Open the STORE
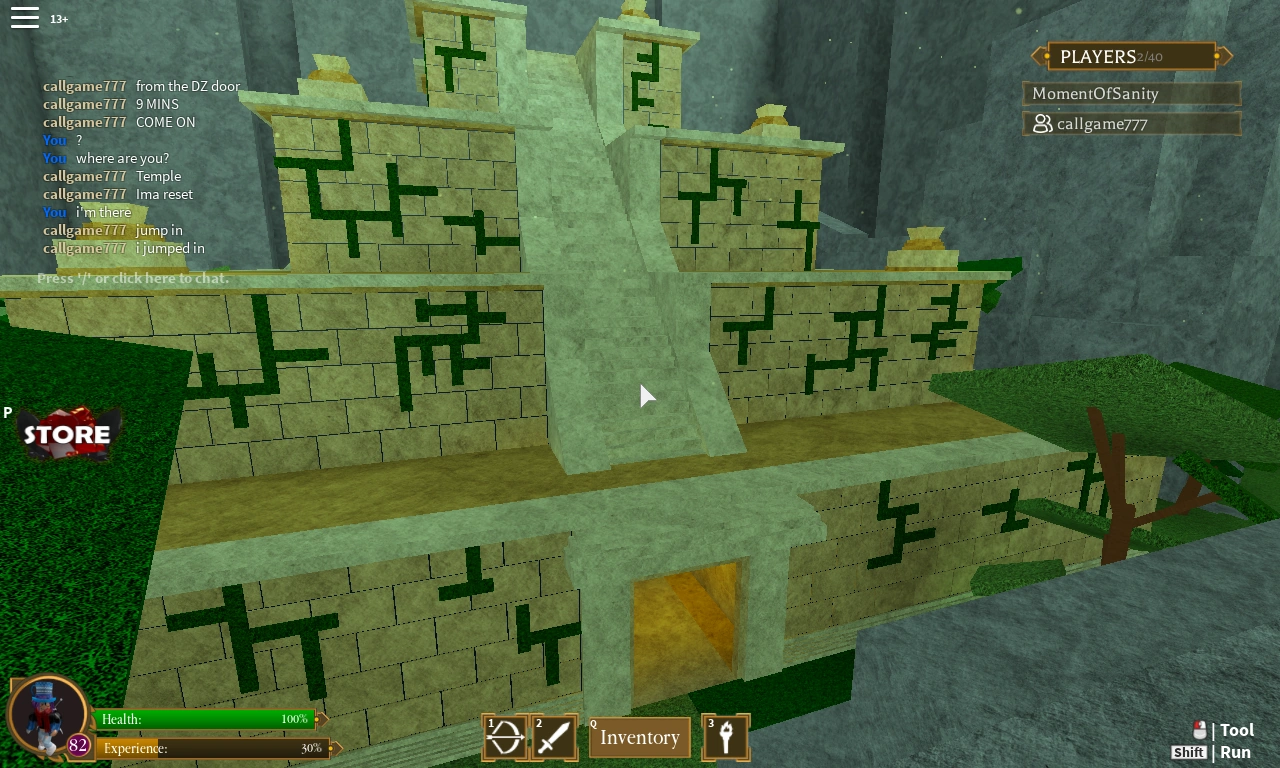The image size is (1280, 768). [x=67, y=433]
